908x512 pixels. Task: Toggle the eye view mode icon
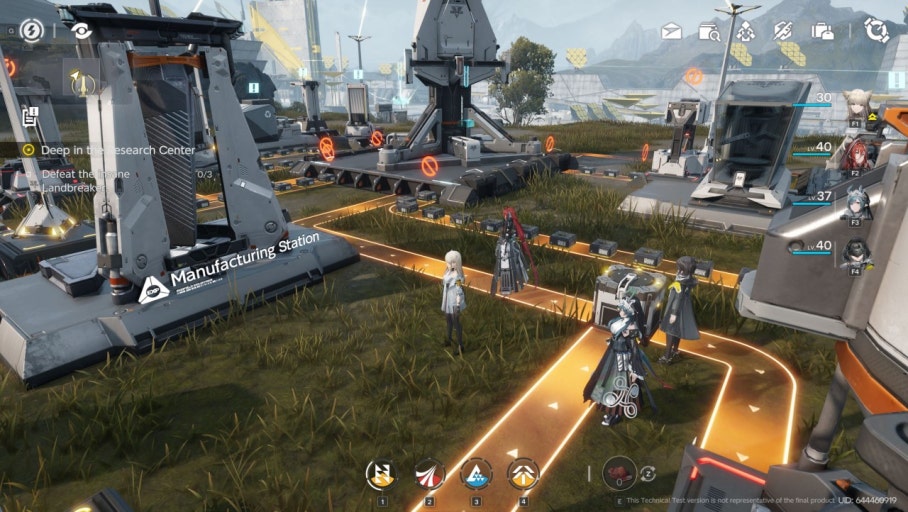[x=81, y=30]
